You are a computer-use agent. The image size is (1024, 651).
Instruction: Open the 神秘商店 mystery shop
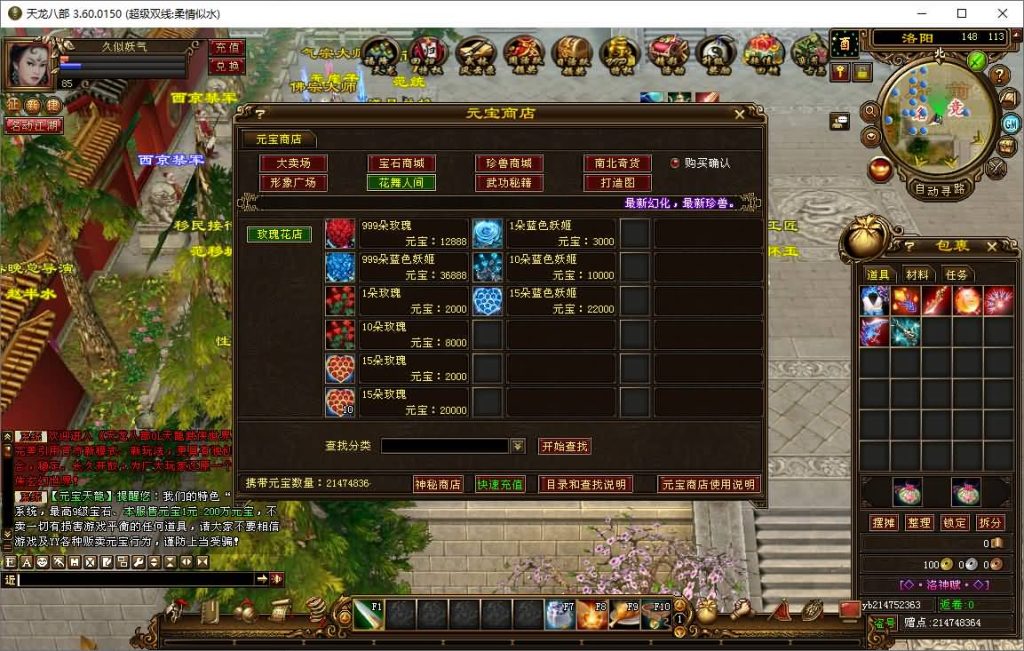click(x=438, y=484)
